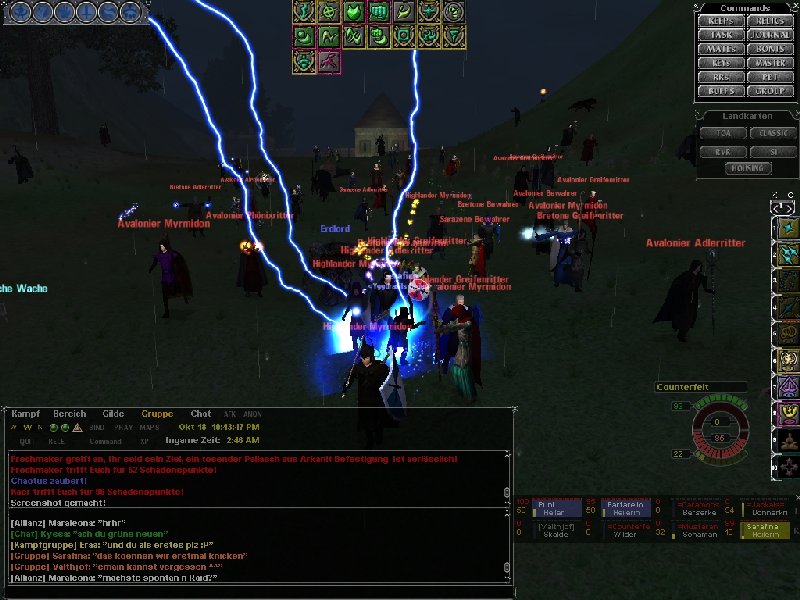800x600 pixels.
Task: Open the RvR map under Landkarten
Action: (x=723, y=151)
